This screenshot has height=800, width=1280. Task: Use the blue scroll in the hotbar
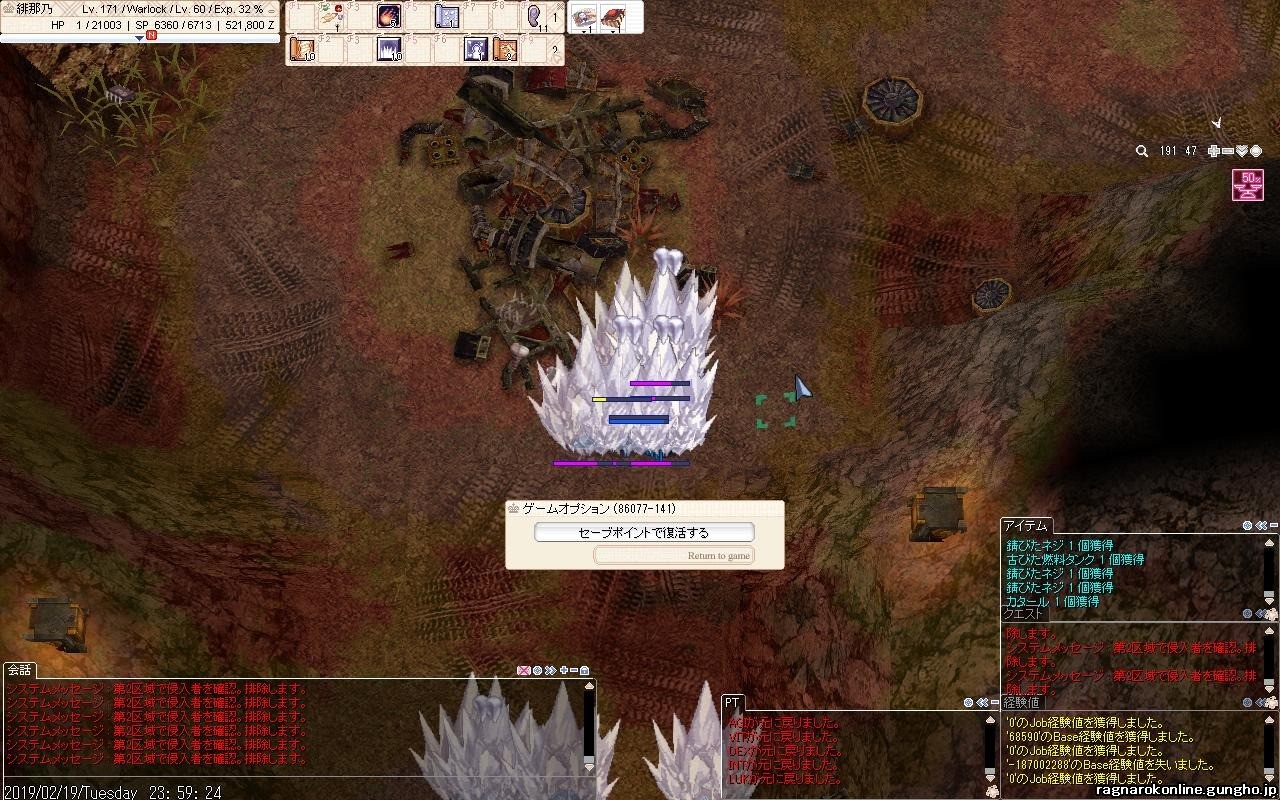(447, 17)
